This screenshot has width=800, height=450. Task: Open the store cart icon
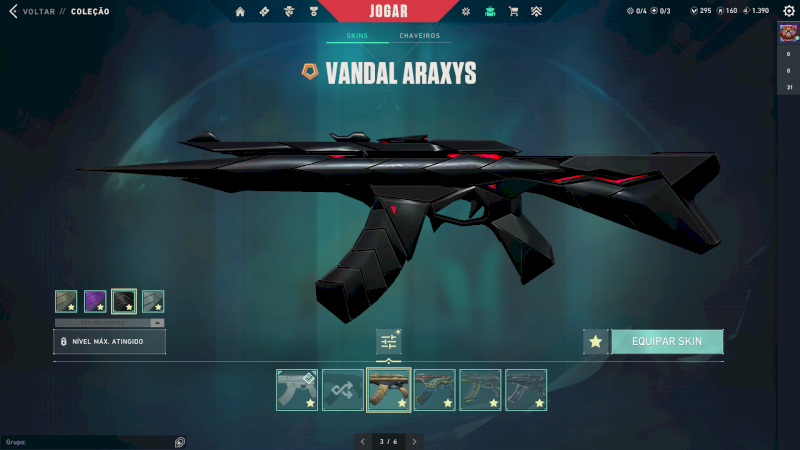[x=513, y=12]
